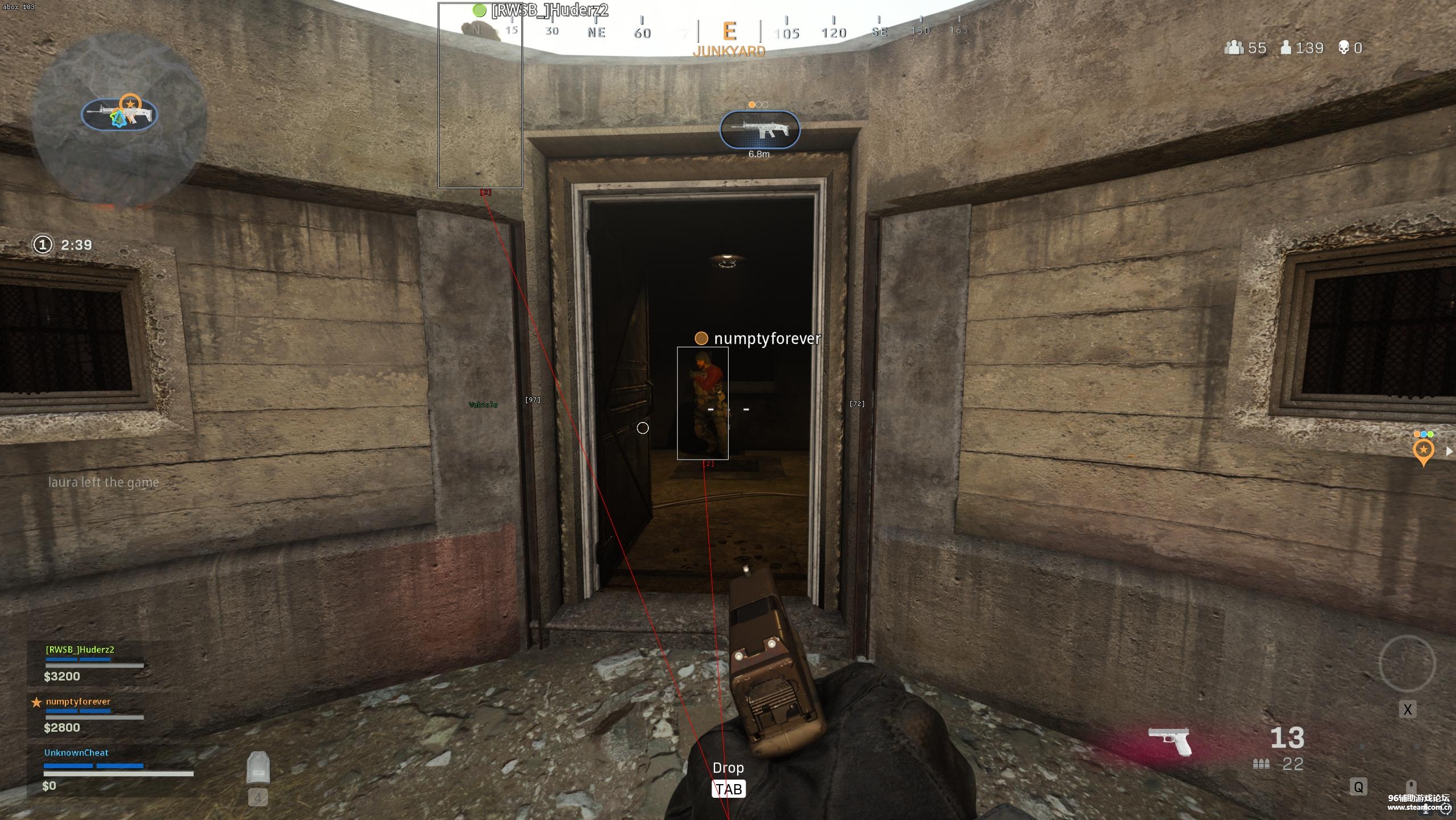Choose numptyforever's squad list row
The width and height of the screenshot is (1456, 820).
78,702
